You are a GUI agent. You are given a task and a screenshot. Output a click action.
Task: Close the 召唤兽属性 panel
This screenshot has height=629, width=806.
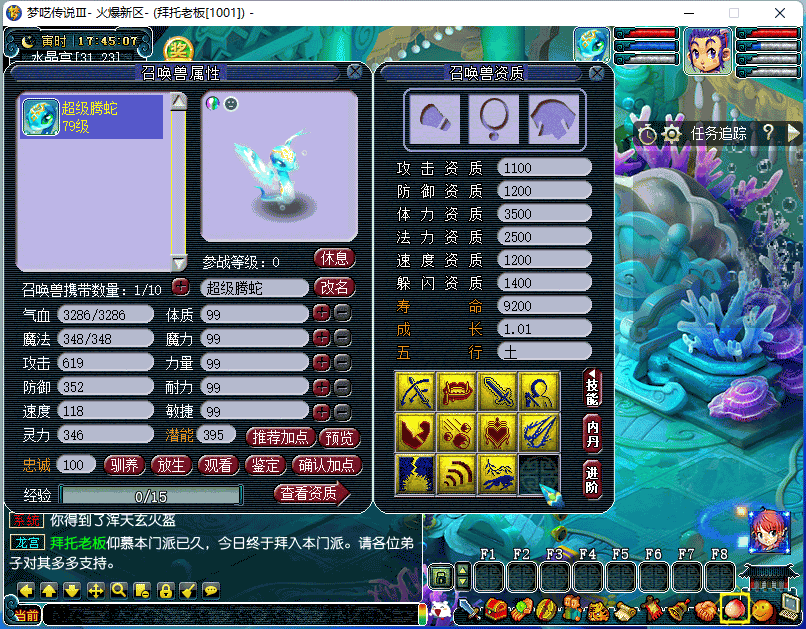(x=355, y=72)
